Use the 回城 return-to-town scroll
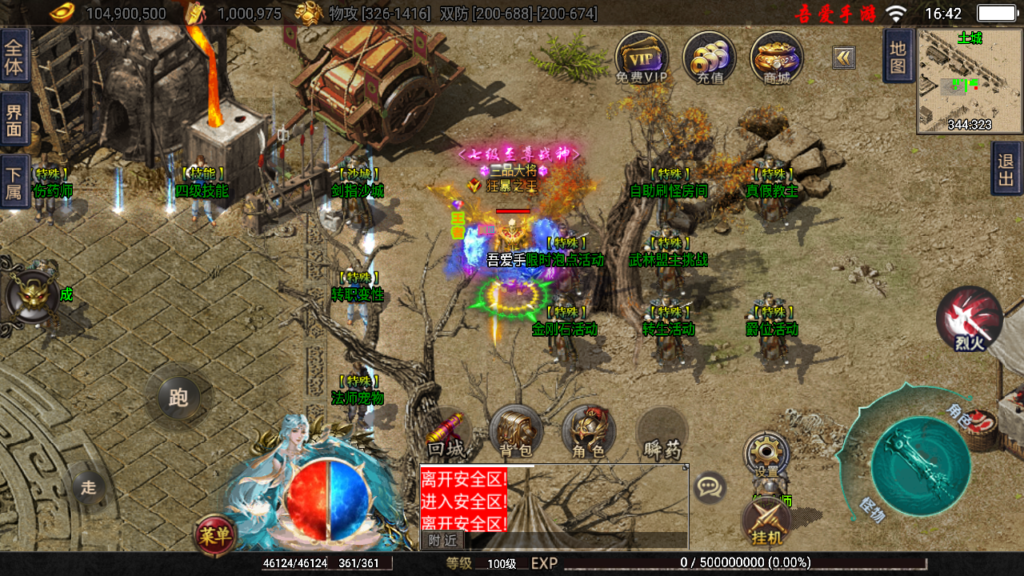The image size is (1024, 576). pyautogui.click(x=445, y=432)
